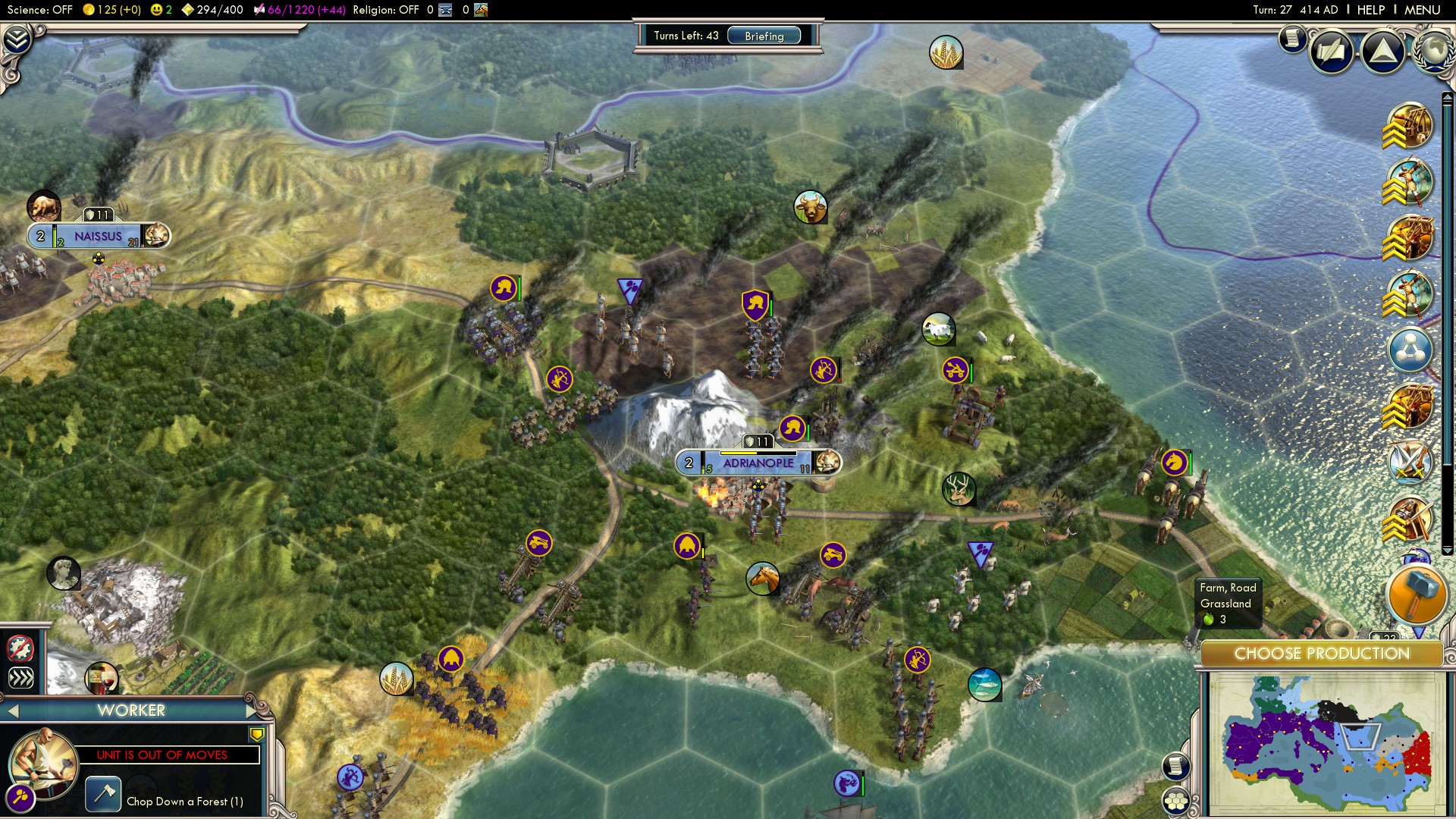This screenshot has width=1456, height=819.
Task: Click the cancel-automation gear icon
Action: click(x=20, y=648)
